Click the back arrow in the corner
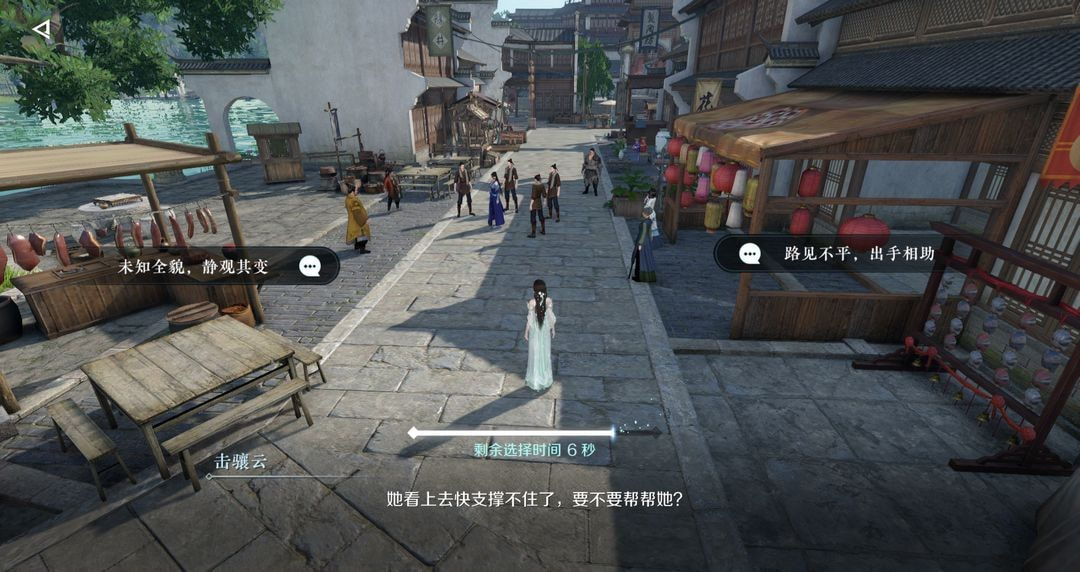The width and height of the screenshot is (1080, 572). [x=41, y=29]
